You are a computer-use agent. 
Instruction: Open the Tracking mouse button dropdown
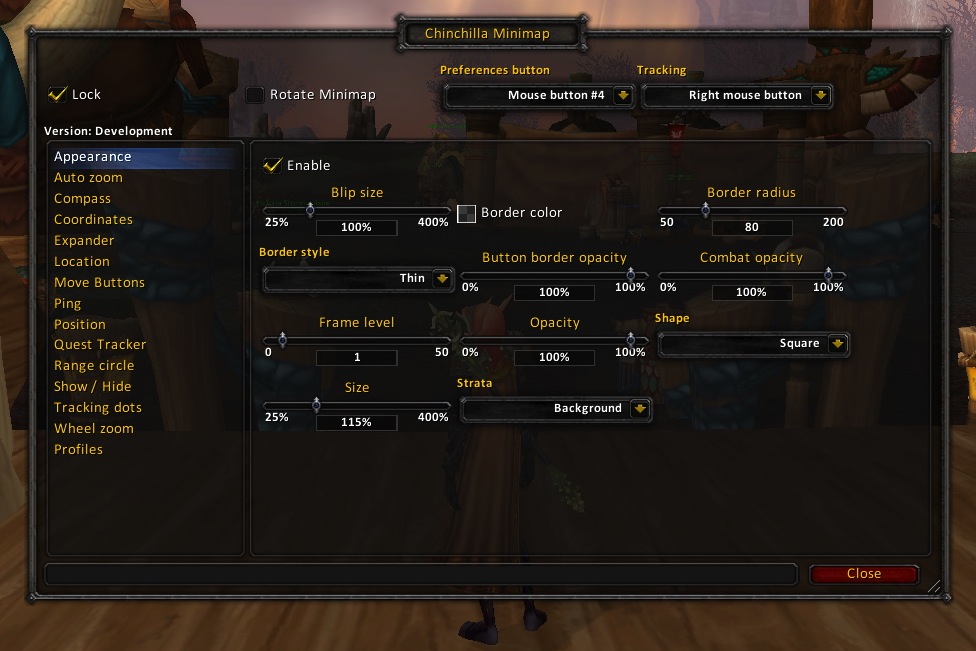click(x=737, y=96)
